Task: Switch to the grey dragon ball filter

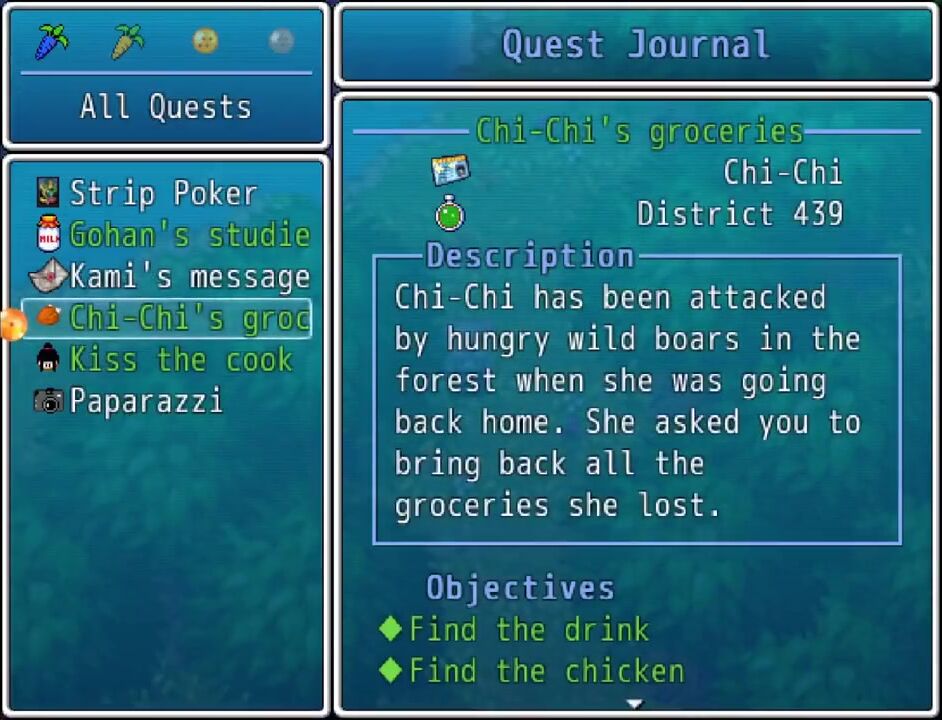Action: (x=281, y=41)
